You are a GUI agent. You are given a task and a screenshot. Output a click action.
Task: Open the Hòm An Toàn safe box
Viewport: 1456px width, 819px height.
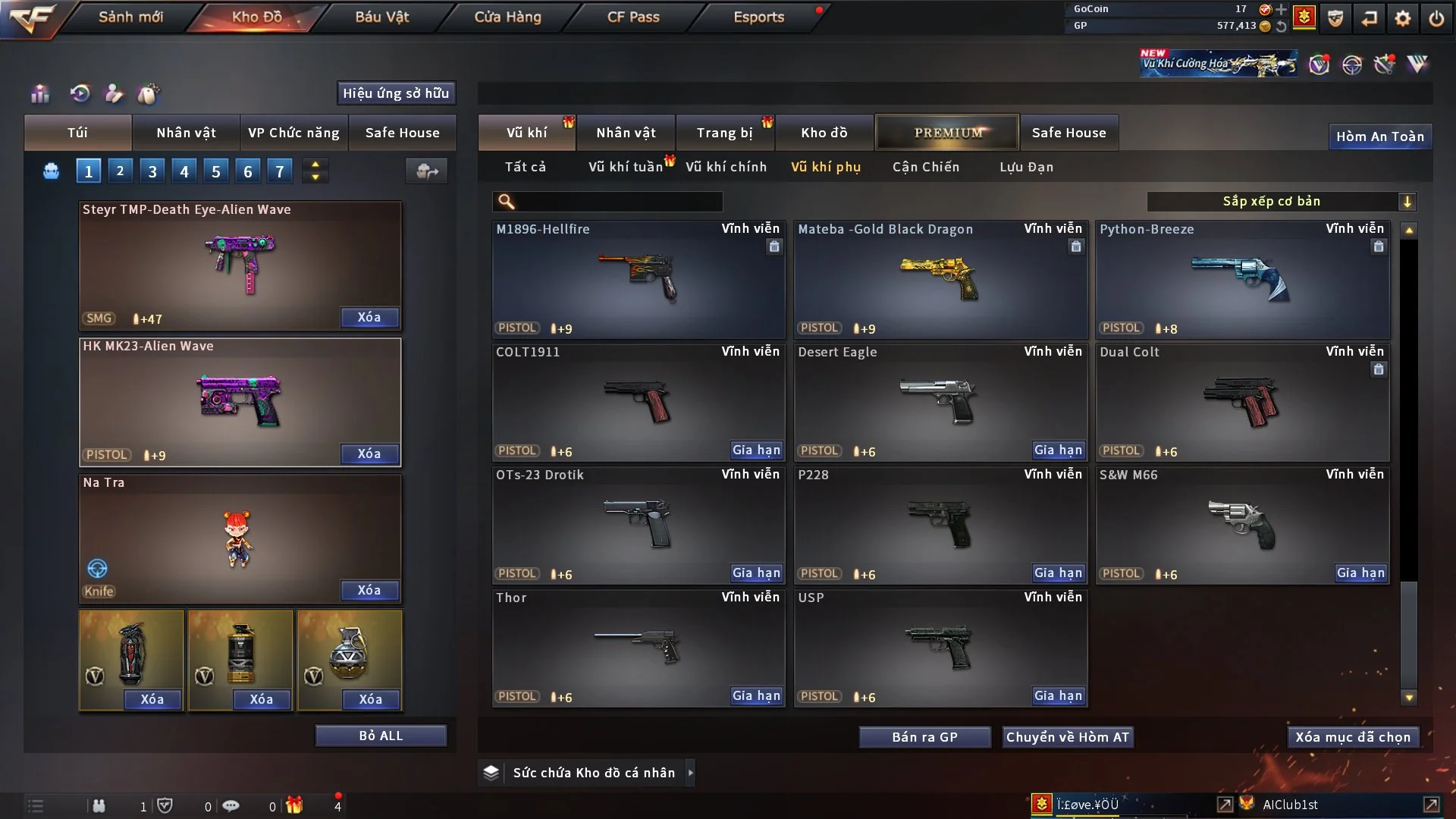pyautogui.click(x=1379, y=136)
